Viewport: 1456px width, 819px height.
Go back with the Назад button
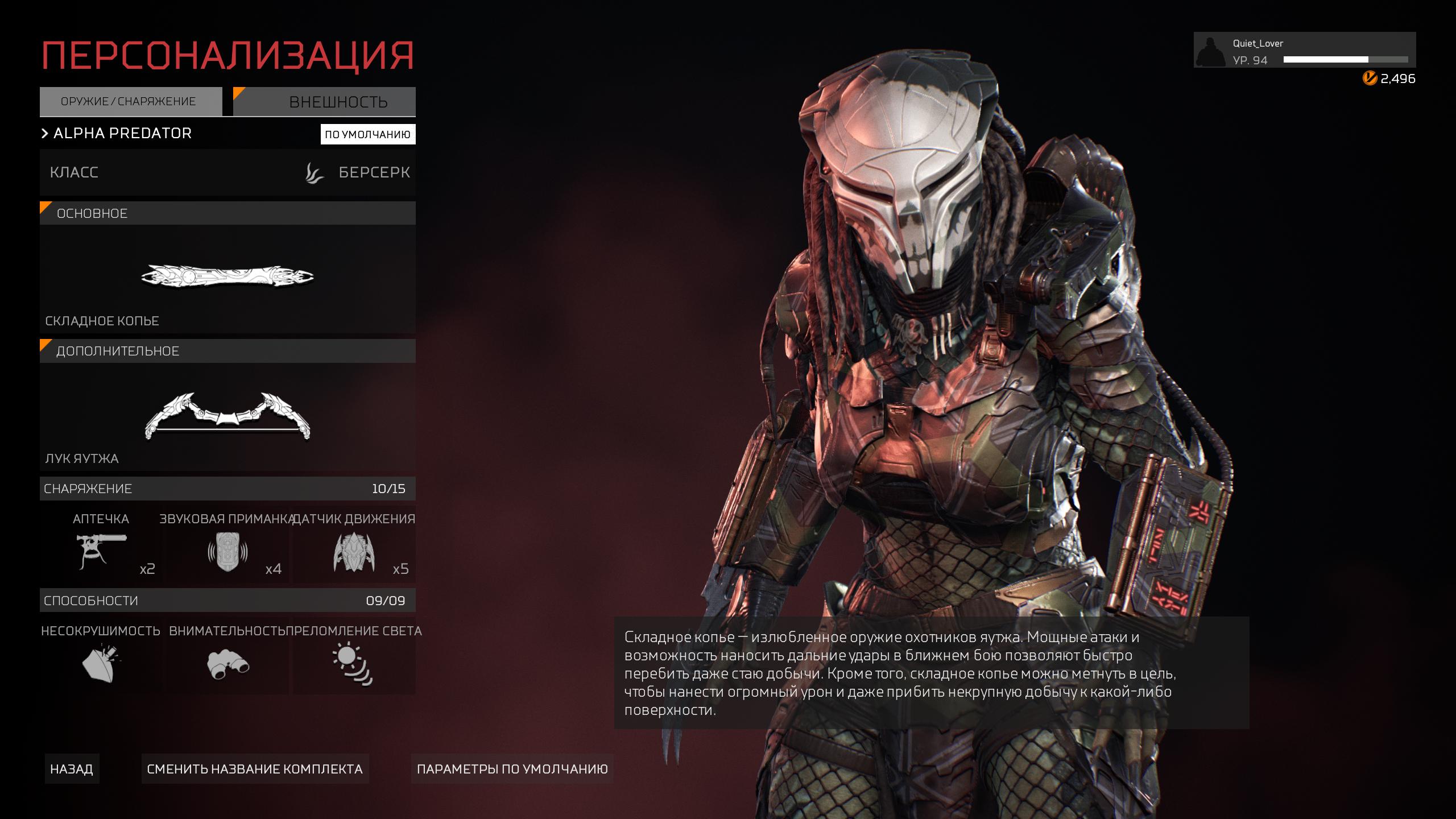pos(72,769)
